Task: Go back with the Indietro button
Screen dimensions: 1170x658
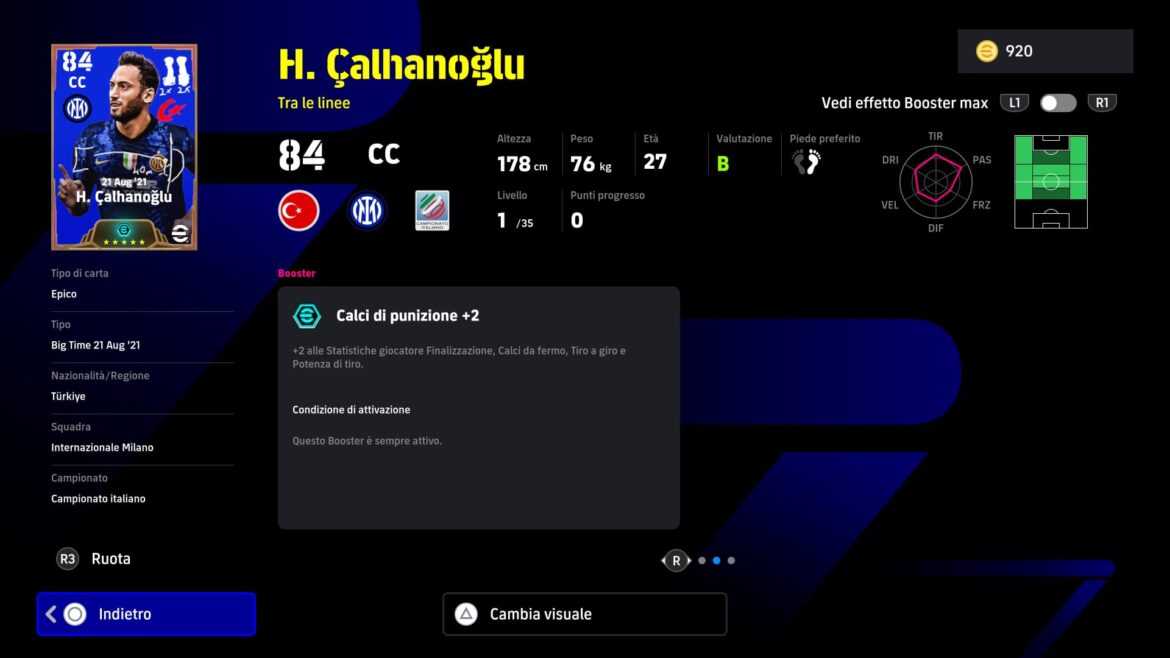Action: (x=146, y=614)
